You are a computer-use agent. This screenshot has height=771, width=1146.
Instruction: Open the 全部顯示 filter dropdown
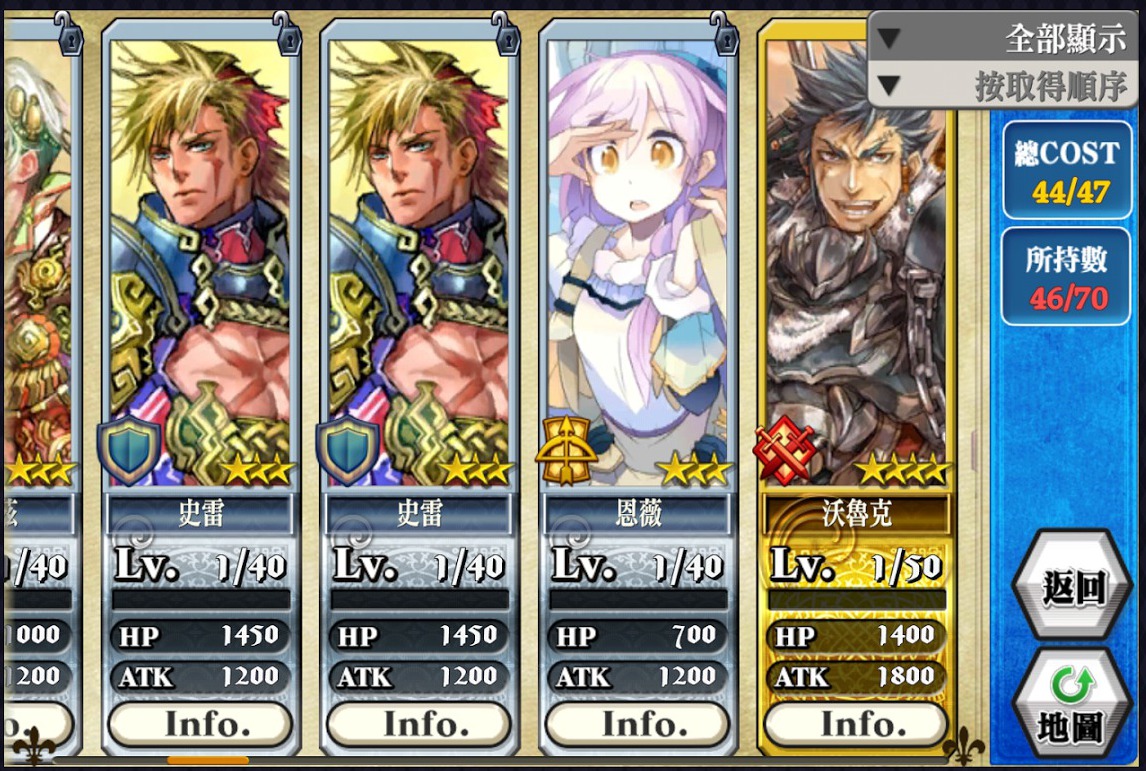[x=1005, y=40]
